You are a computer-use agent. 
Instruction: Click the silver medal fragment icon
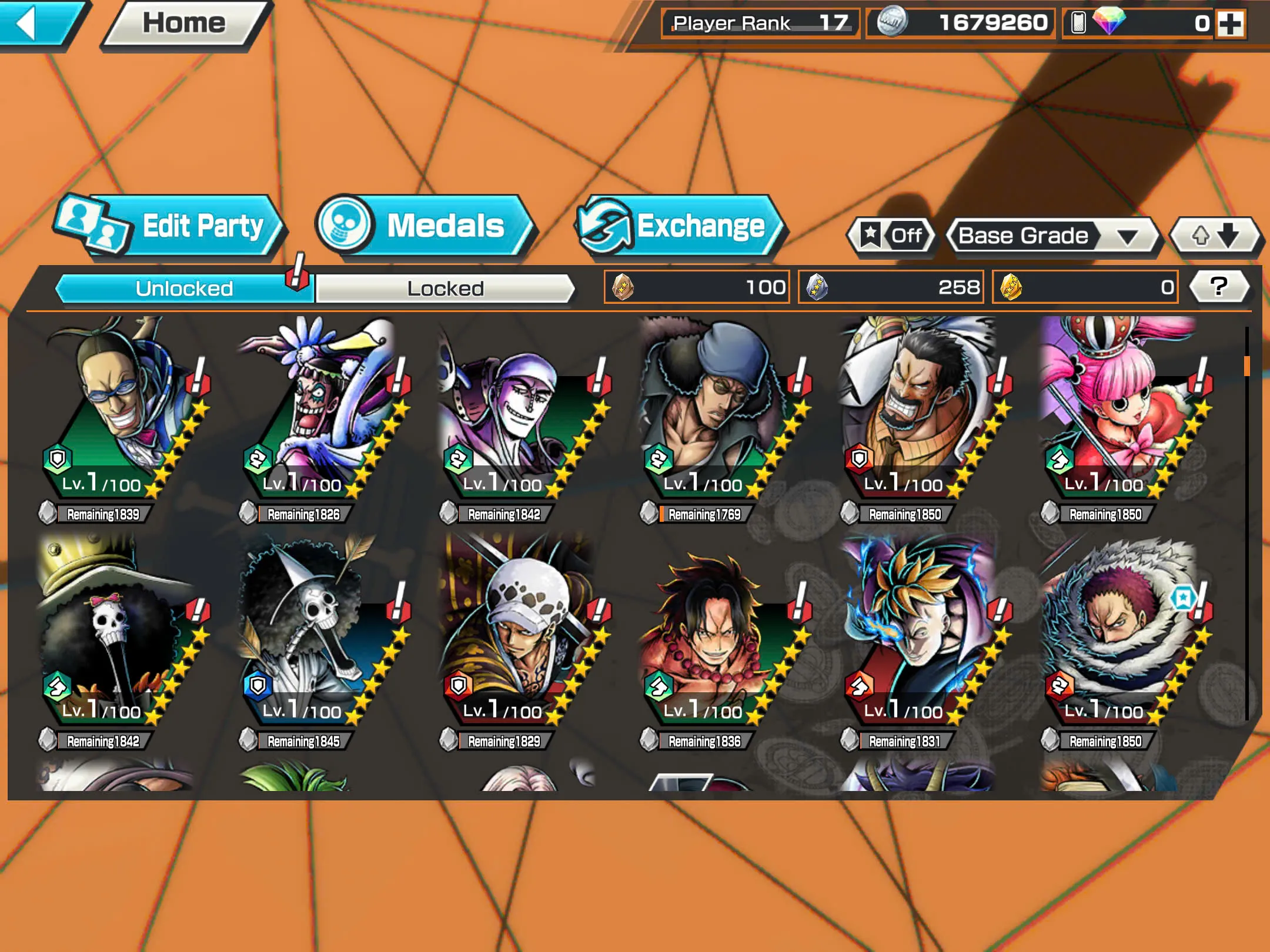pos(817,286)
